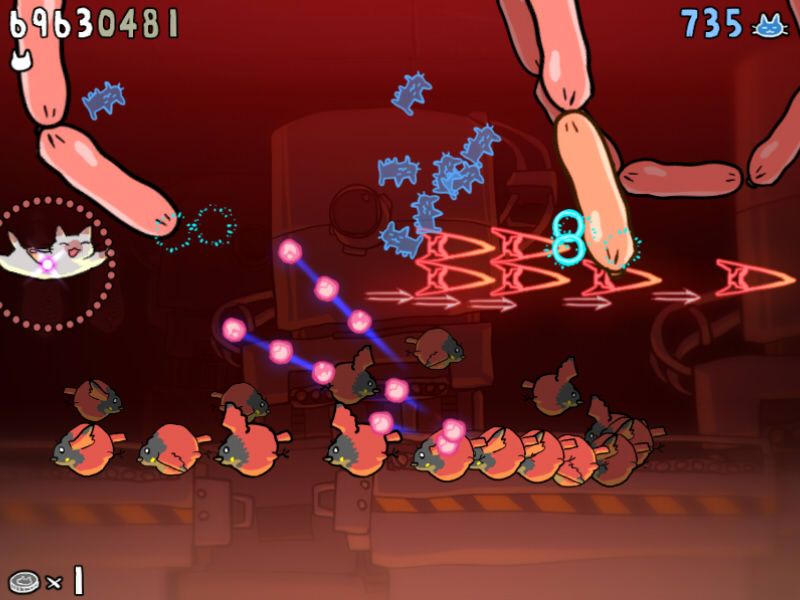Select the blue cat counter icon
Viewport: 800px width, 600px height.
(x=768, y=25)
